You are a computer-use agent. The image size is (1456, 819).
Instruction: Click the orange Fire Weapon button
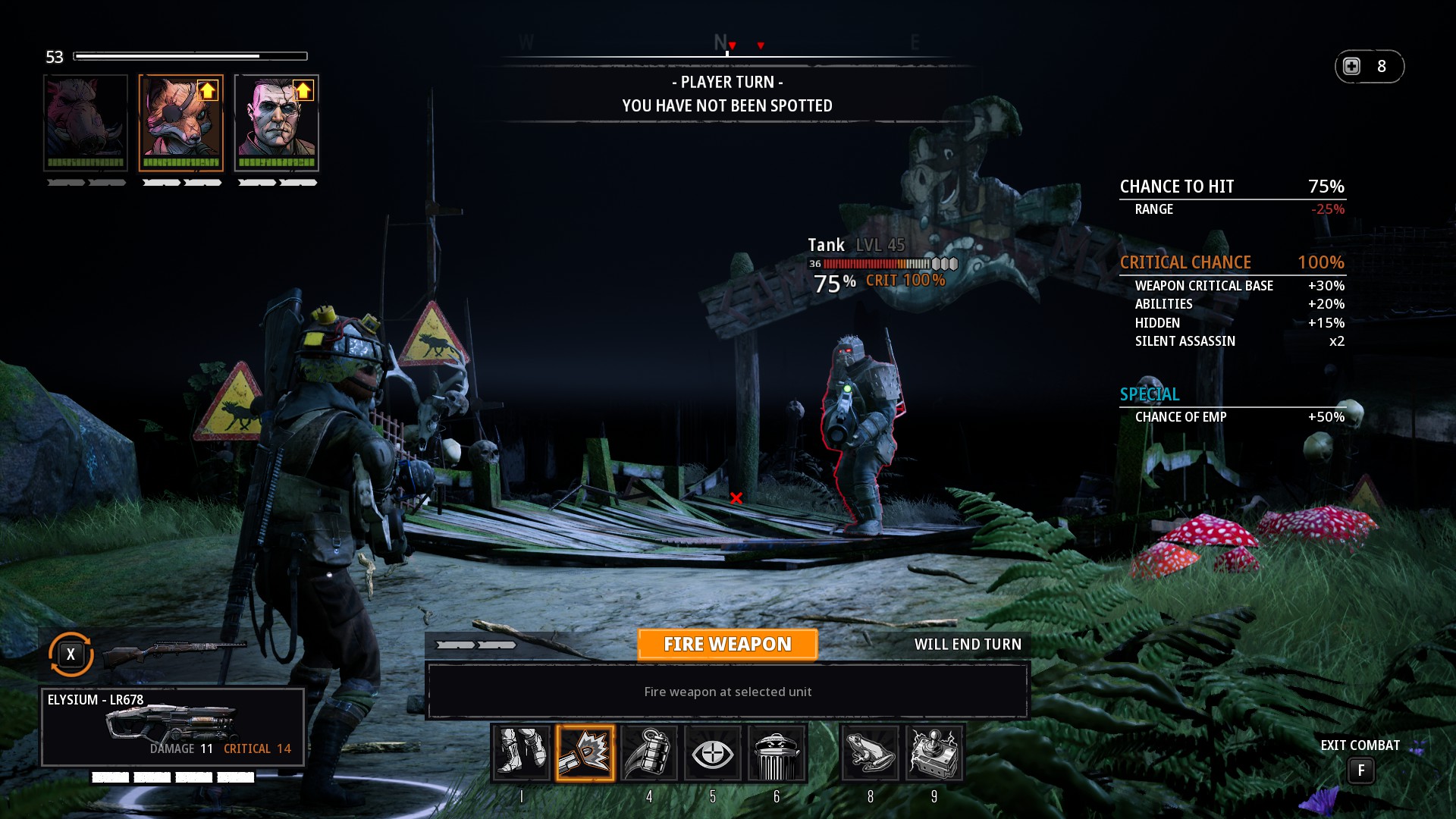tap(727, 645)
